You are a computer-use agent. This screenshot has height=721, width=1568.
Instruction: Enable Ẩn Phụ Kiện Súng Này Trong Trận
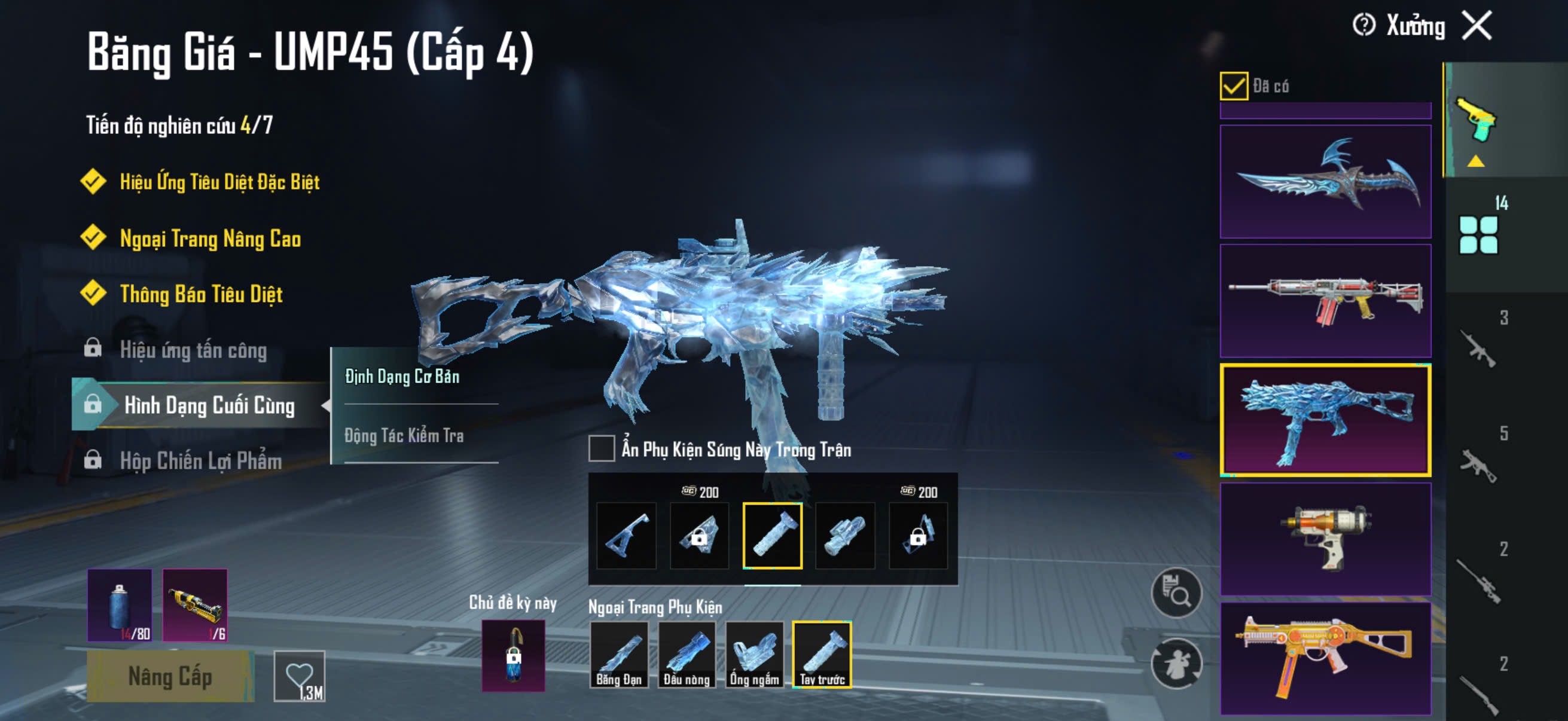pos(602,448)
